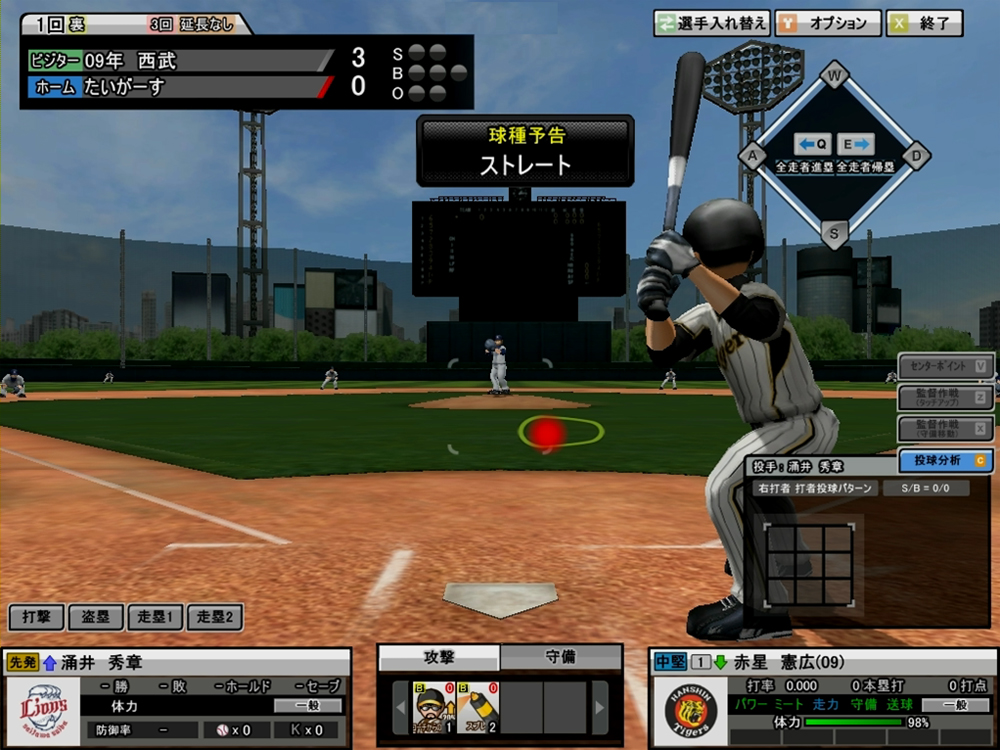Choose the 監督作戦 タッチアップ tag-up strategy button
1000x750 pixels.
pos(945,397)
